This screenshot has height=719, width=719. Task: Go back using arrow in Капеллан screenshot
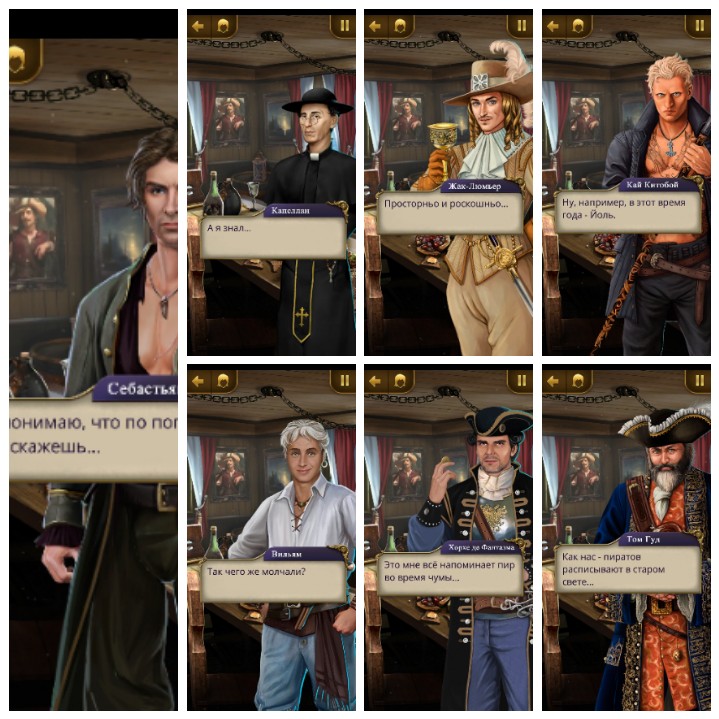[x=198, y=26]
